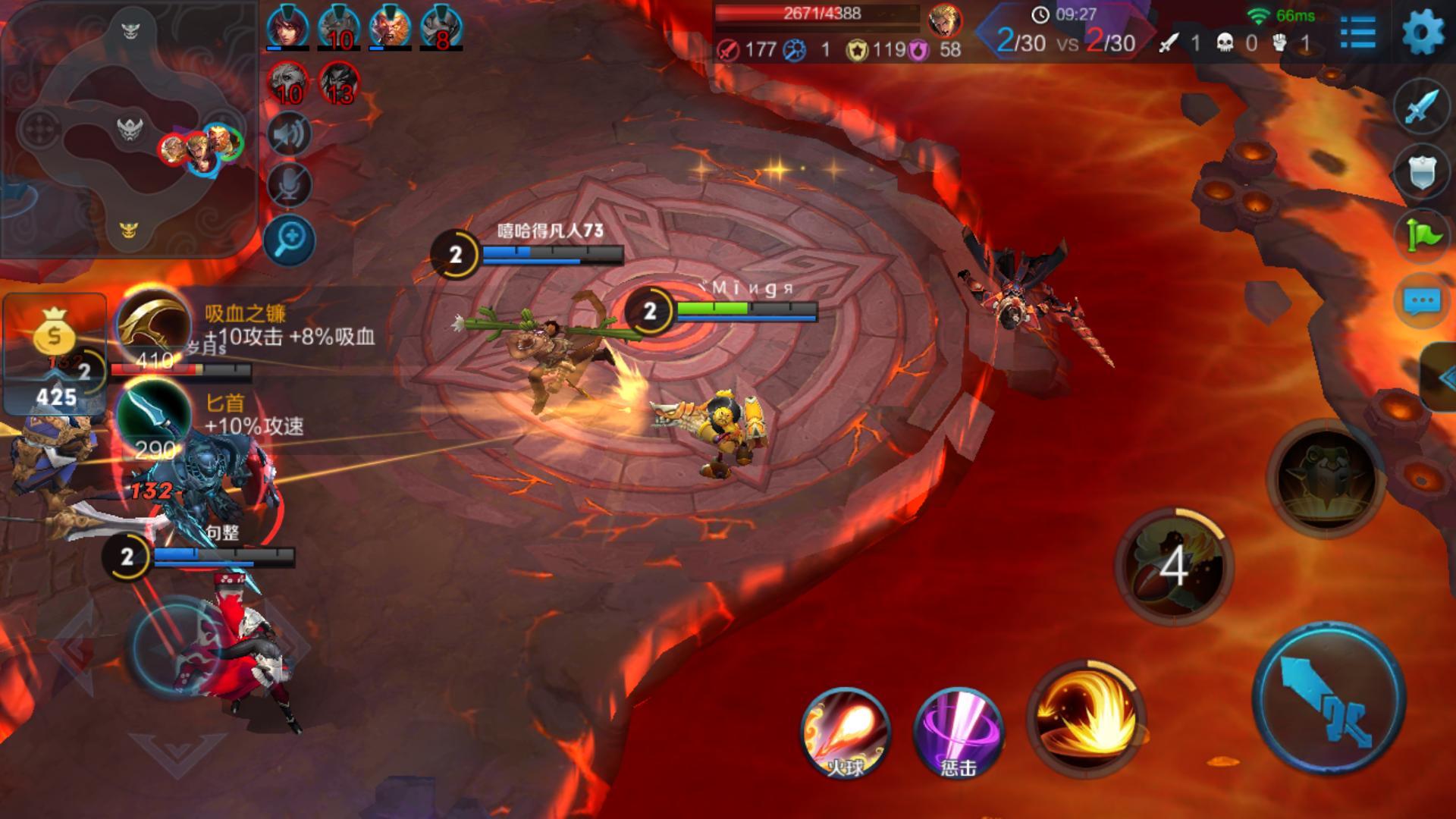Show the scoreboard list panel
Image resolution: width=1456 pixels, height=819 pixels.
pyautogui.click(x=1357, y=33)
